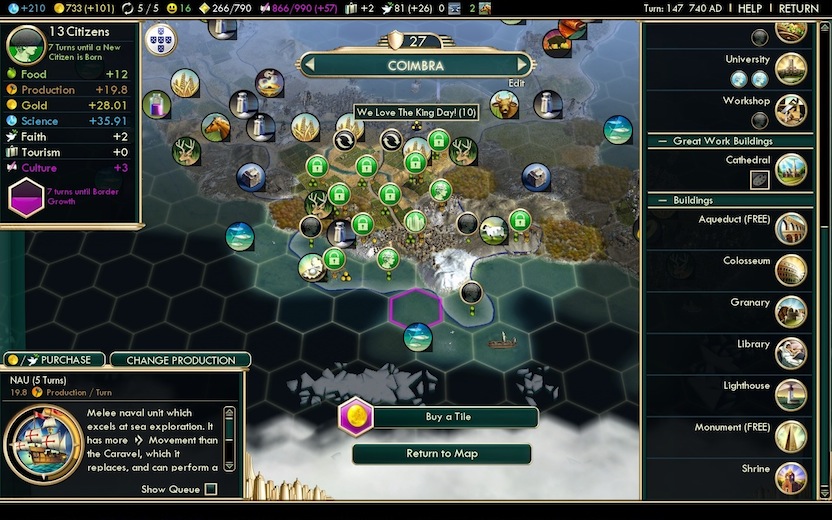Image resolution: width=832 pixels, height=520 pixels.
Task: Go to the previous city arrow
Action: click(x=311, y=66)
